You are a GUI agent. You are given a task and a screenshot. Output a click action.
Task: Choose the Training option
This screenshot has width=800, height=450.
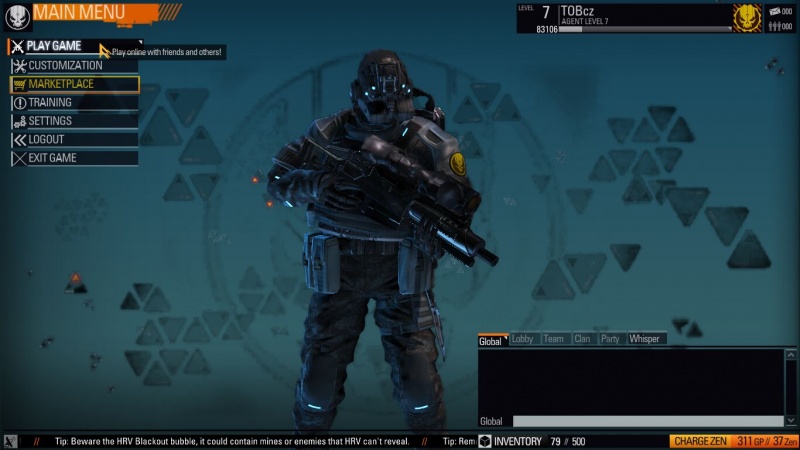50,102
